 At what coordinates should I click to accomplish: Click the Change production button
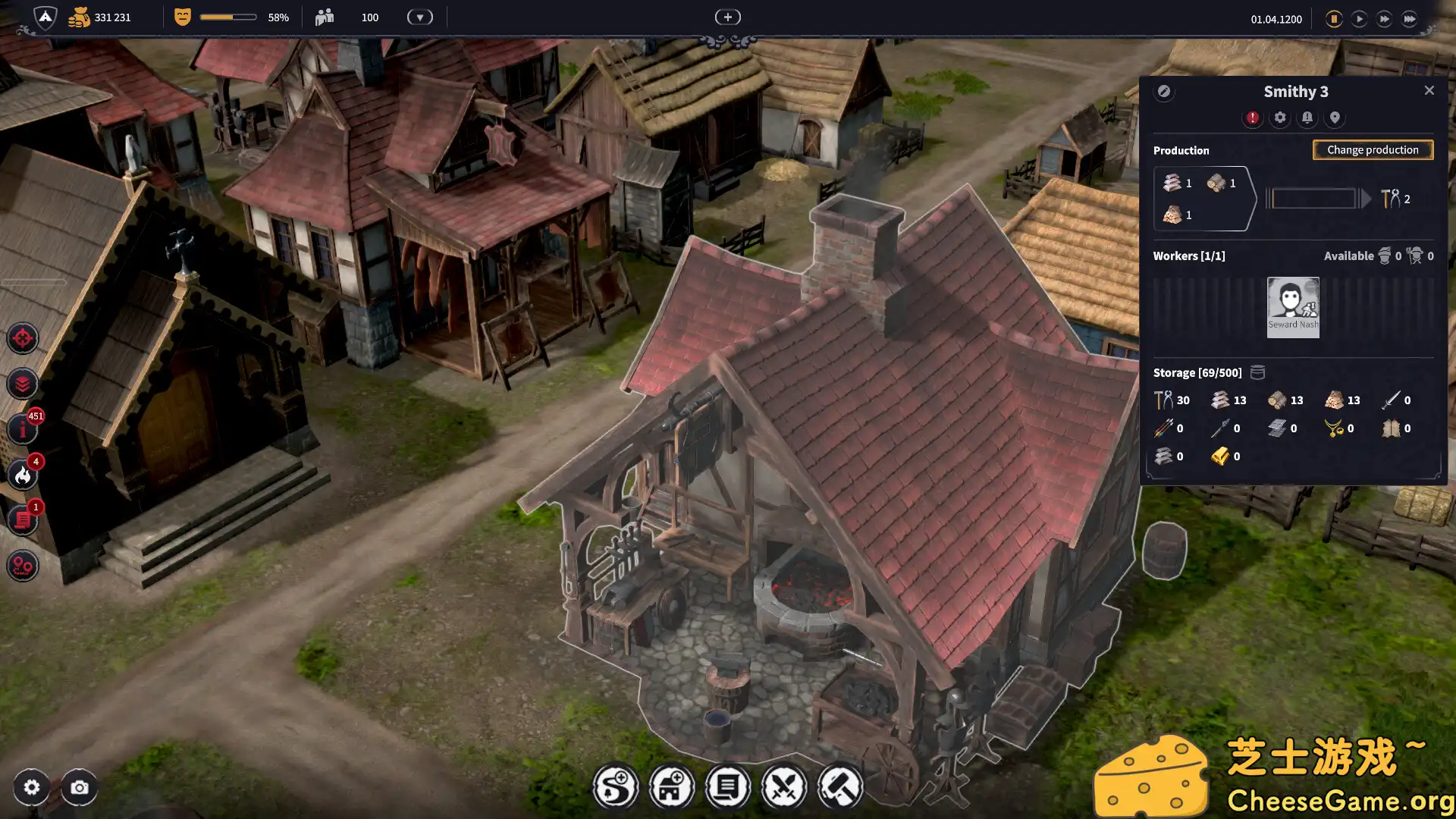[x=1373, y=149]
